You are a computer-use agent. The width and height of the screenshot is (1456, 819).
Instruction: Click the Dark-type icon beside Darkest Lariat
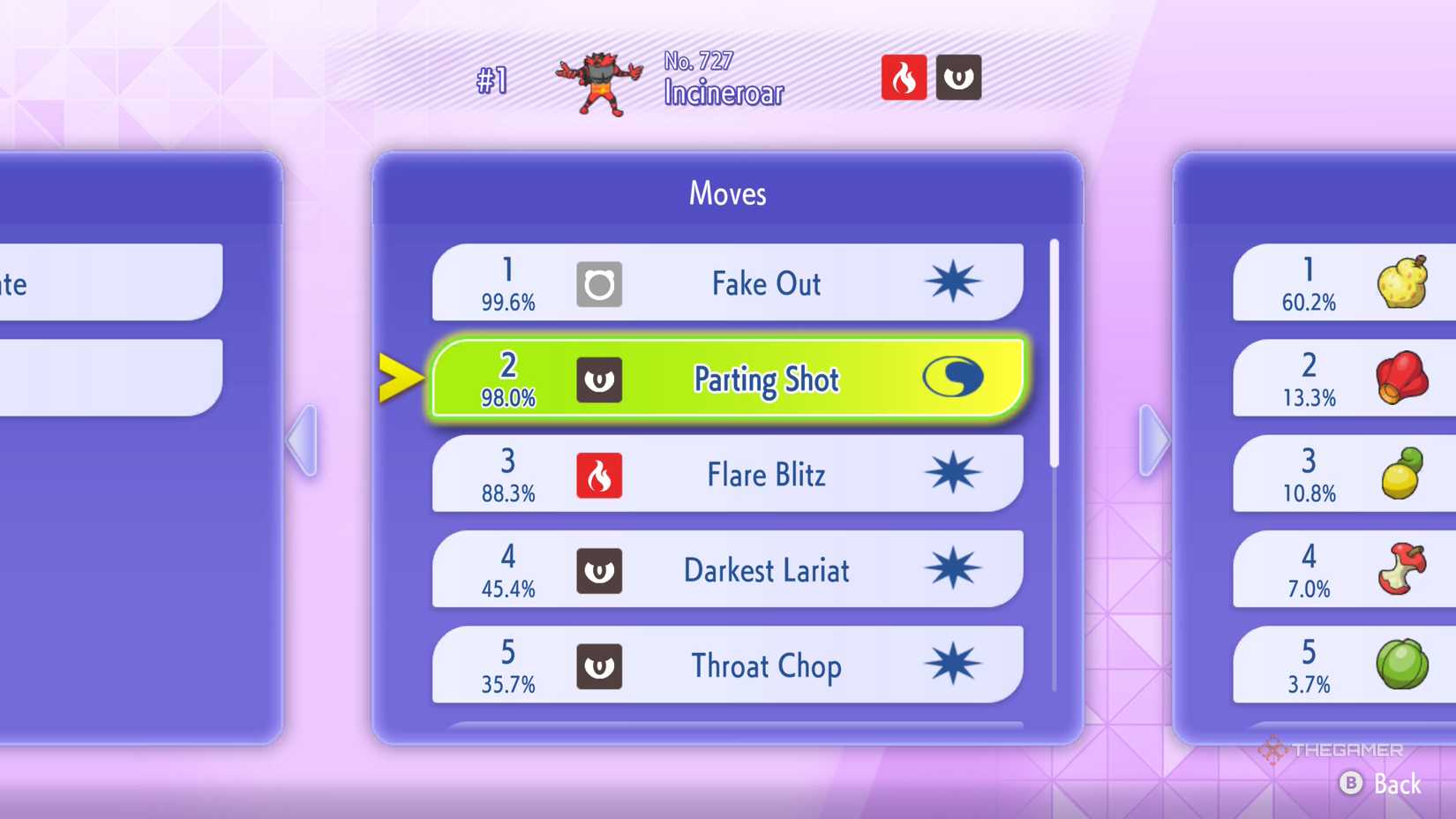click(x=600, y=570)
